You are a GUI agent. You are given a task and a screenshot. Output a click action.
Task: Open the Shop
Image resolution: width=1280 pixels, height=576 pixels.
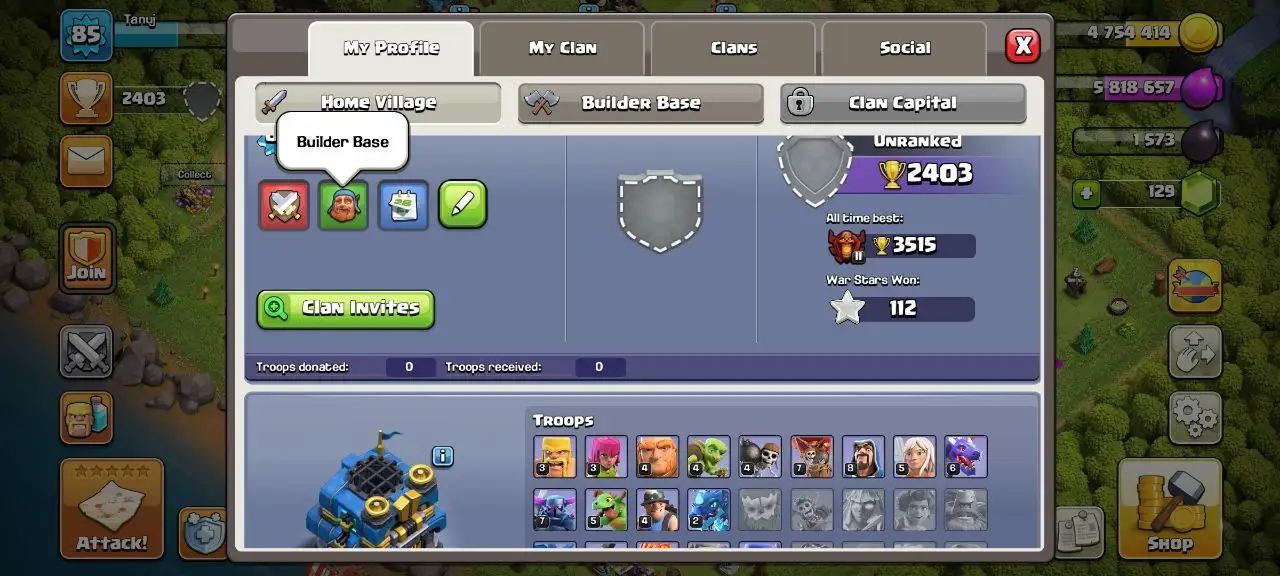1169,508
